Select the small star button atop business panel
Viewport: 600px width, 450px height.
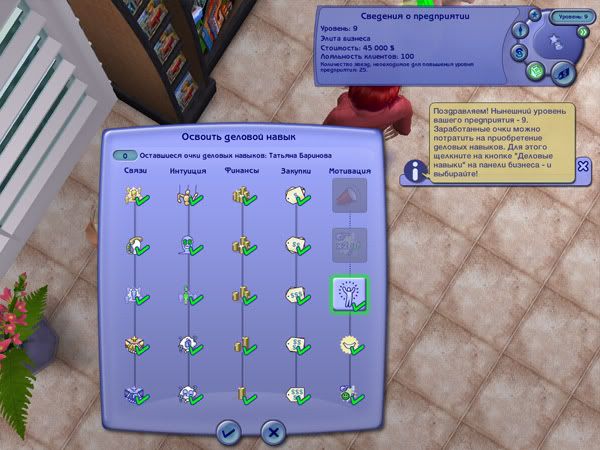pos(535,15)
